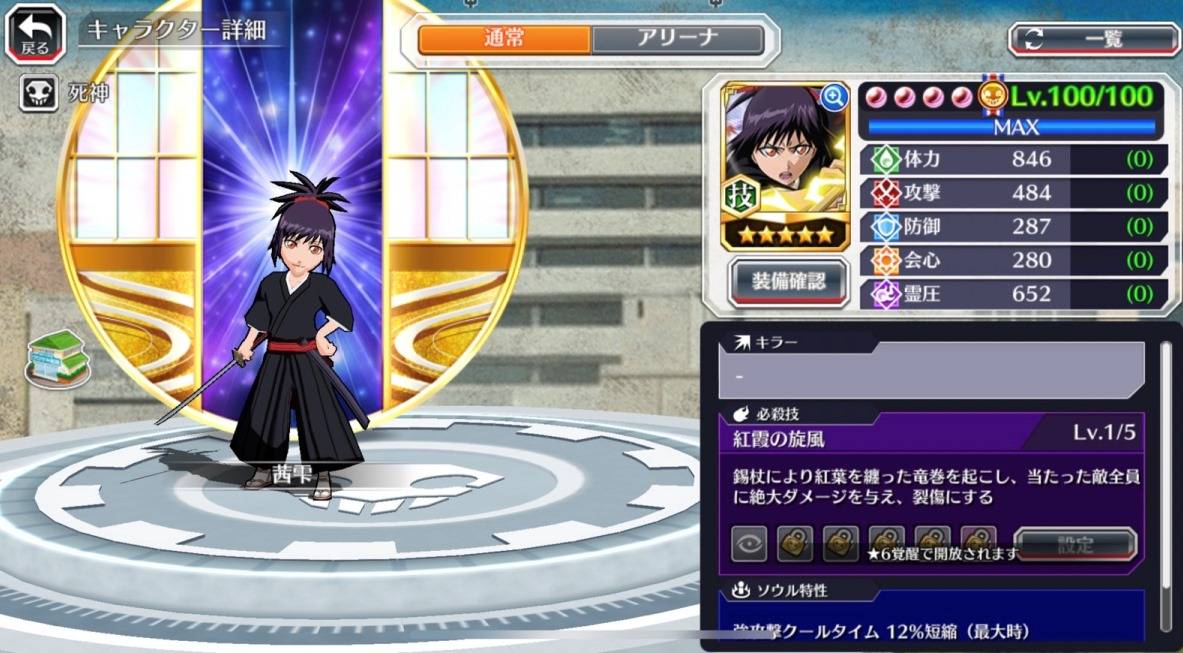Switch to the アリーナ tab

[x=677, y=40]
